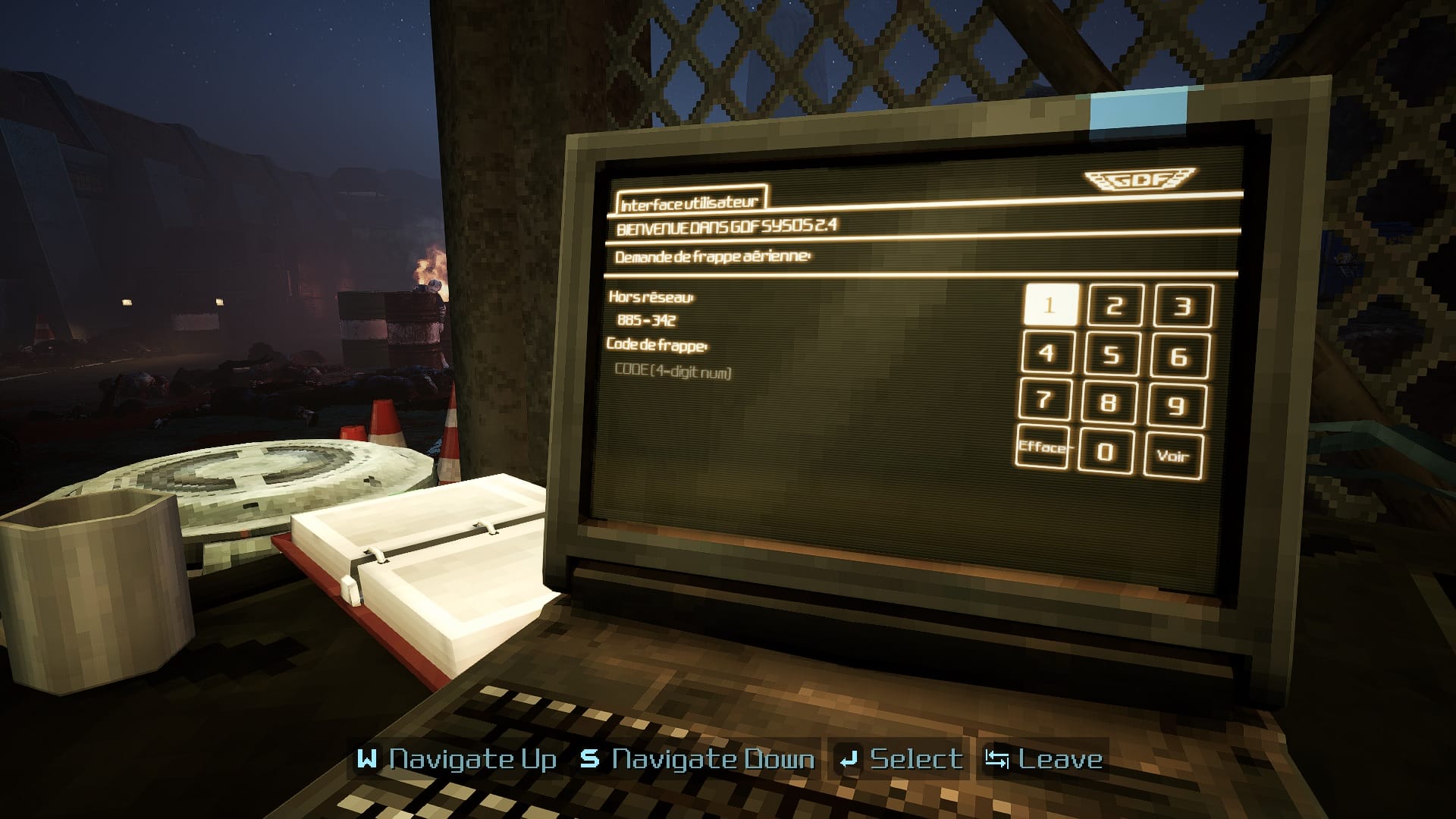Enter digit 3 on the strike keypad
The width and height of the screenshot is (1456, 819).
click(x=1183, y=306)
